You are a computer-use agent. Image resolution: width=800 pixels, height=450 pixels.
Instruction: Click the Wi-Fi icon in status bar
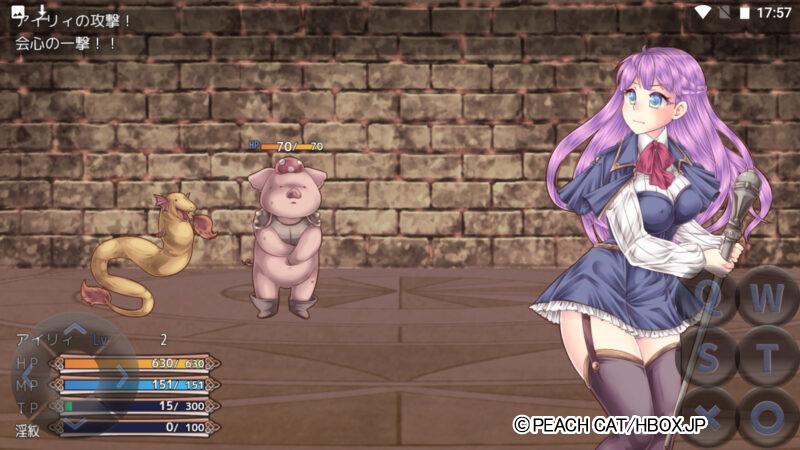click(x=703, y=12)
